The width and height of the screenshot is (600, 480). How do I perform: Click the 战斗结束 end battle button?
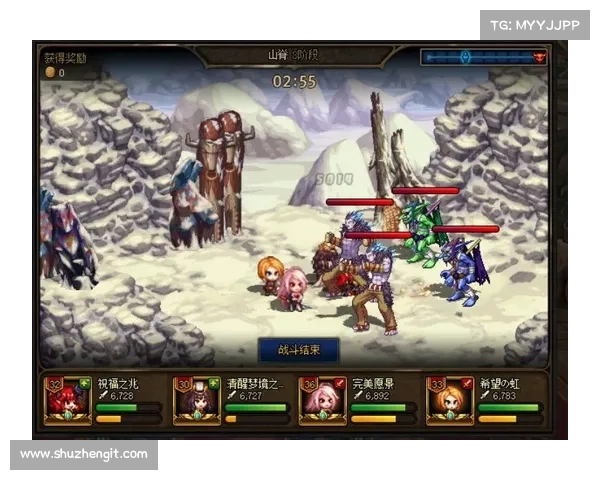[x=298, y=350]
